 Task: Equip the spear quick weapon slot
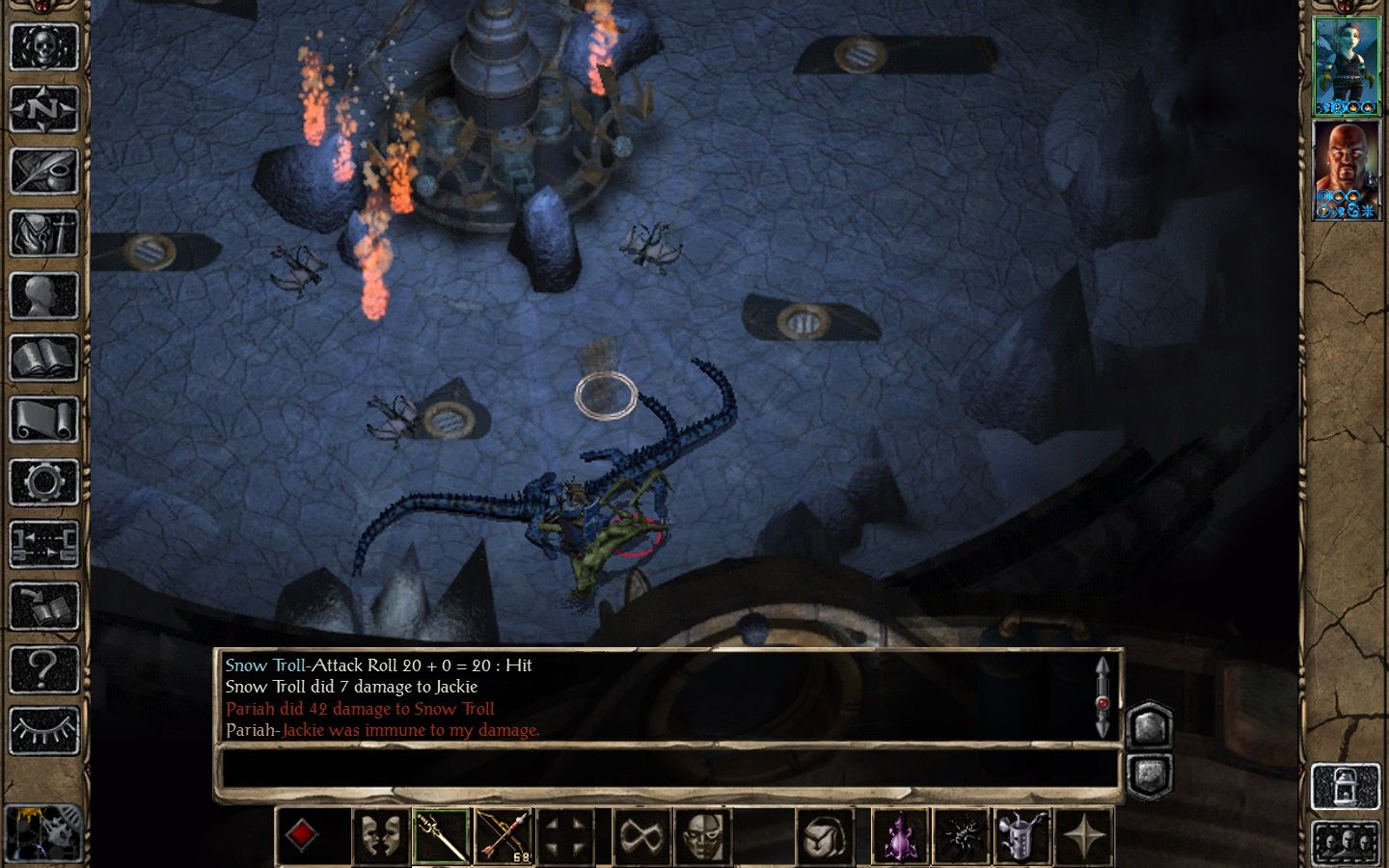pyautogui.click(x=442, y=836)
